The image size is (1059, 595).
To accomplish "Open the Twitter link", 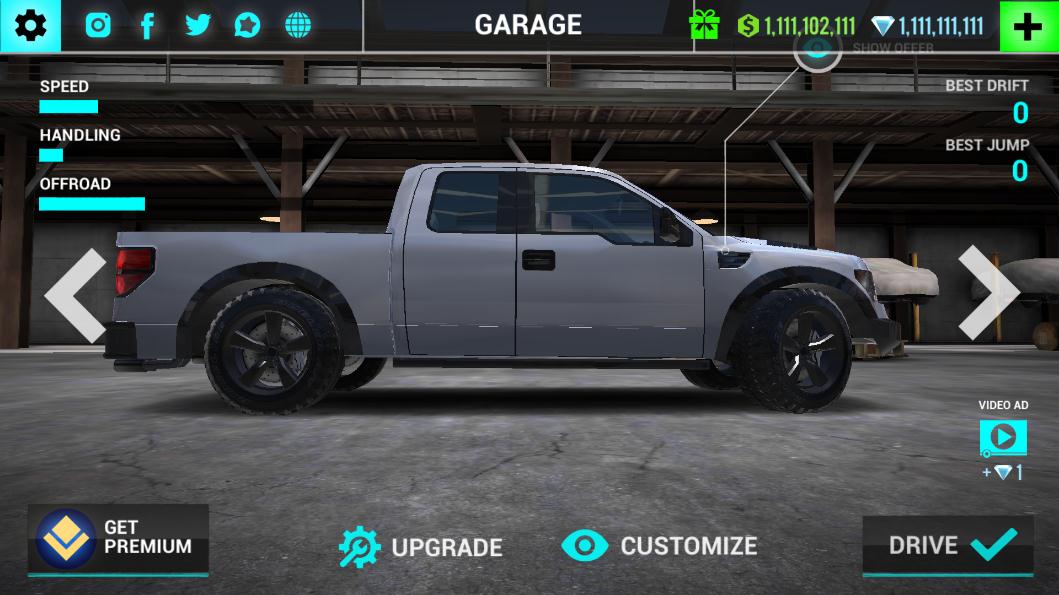I will [198, 26].
